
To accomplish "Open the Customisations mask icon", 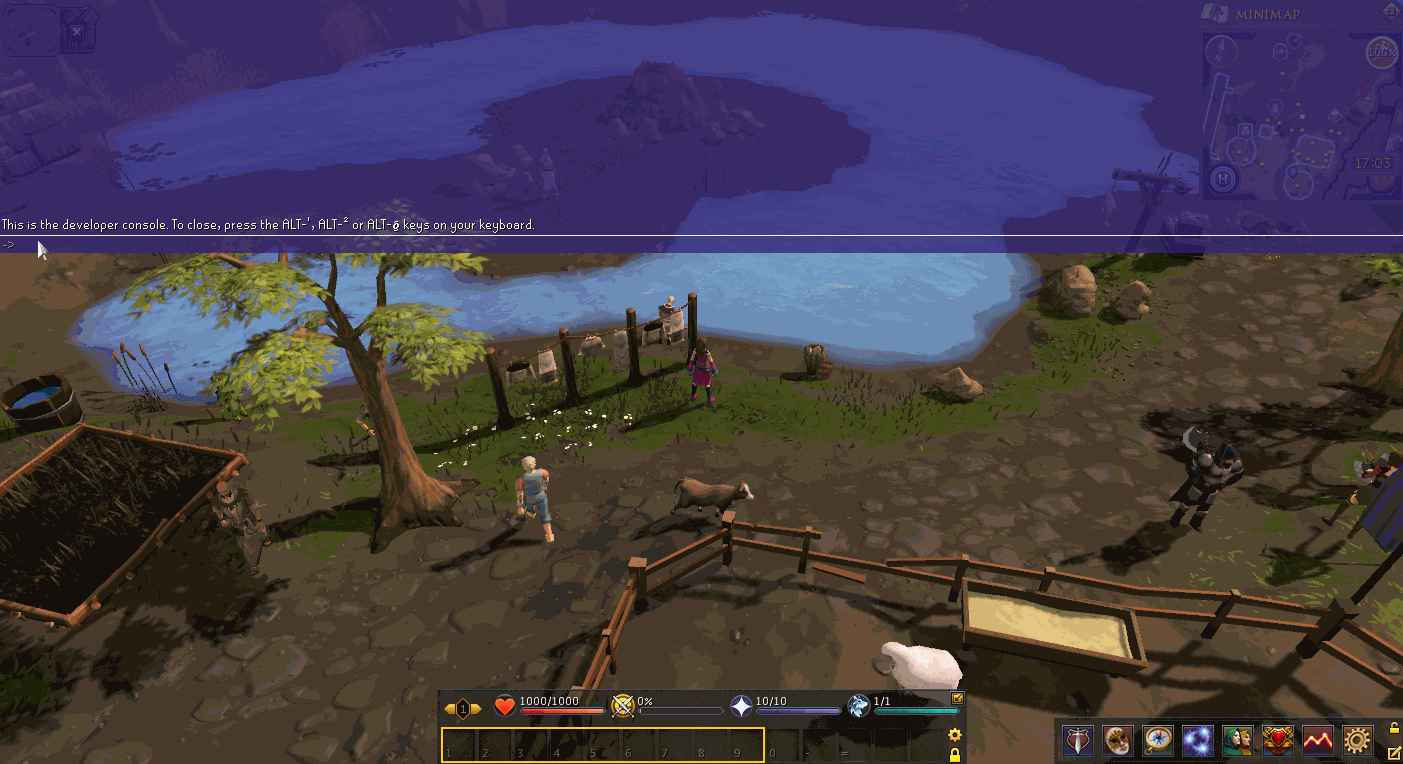I will pyautogui.click(x=1118, y=741).
